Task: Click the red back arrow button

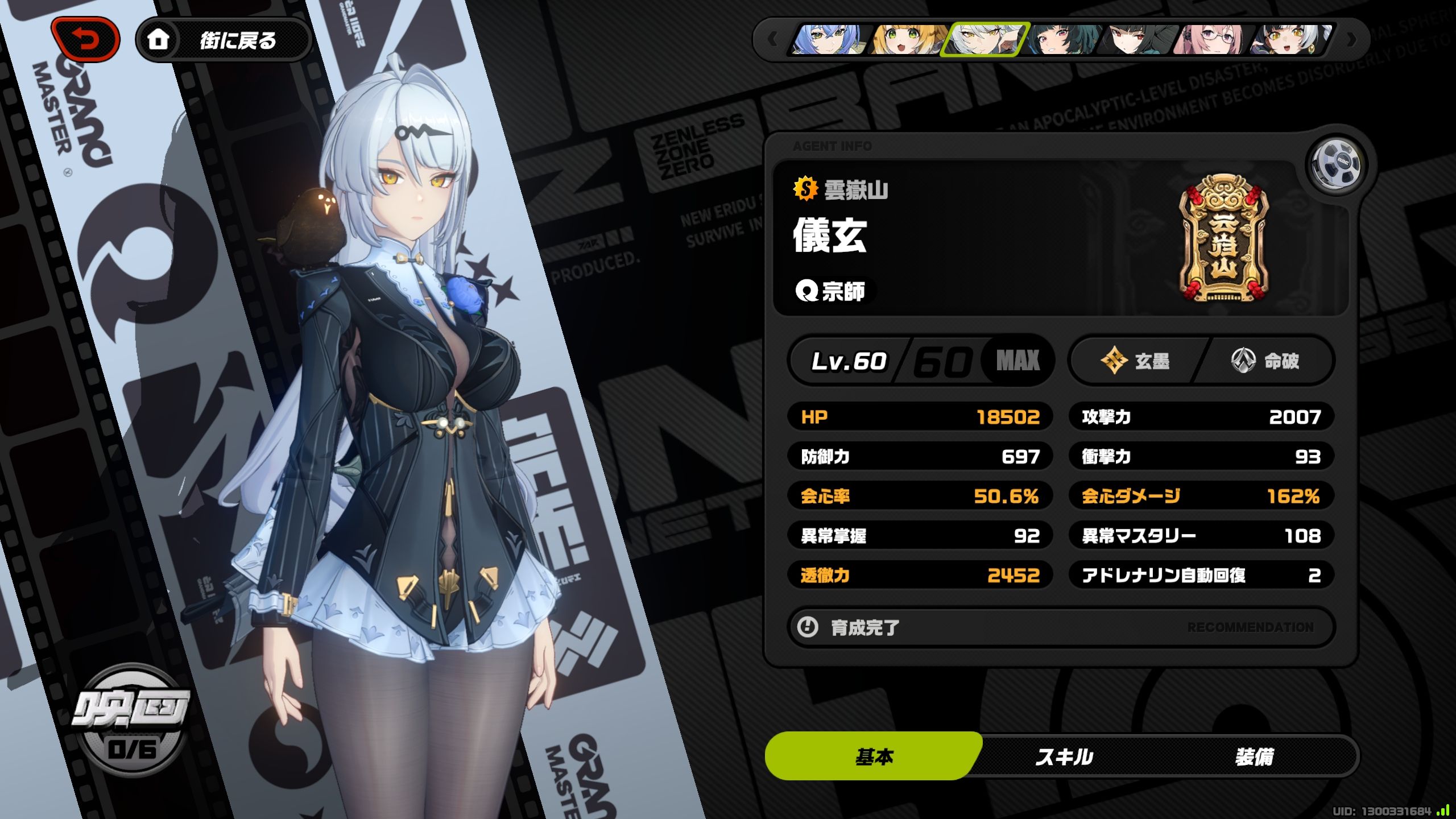Action: coord(85,39)
